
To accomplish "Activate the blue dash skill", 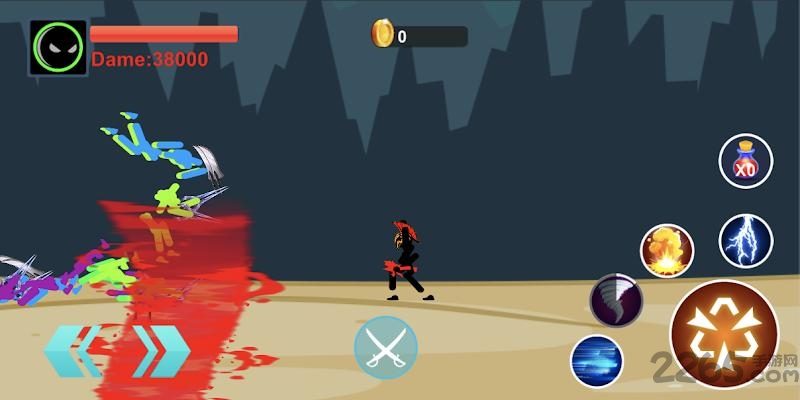I will [597, 361].
